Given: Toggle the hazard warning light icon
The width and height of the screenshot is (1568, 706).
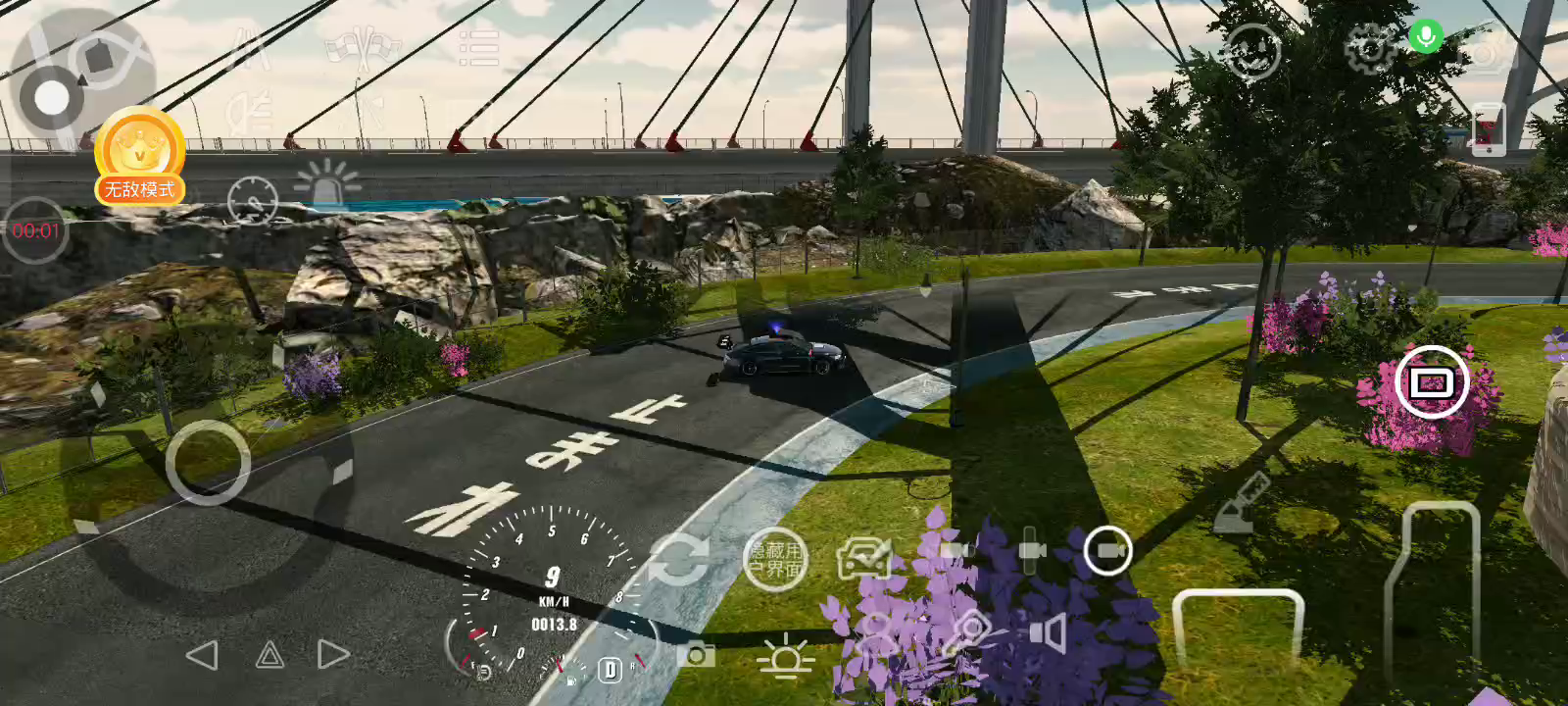Looking at the screenshot, I should pyautogui.click(x=270, y=655).
